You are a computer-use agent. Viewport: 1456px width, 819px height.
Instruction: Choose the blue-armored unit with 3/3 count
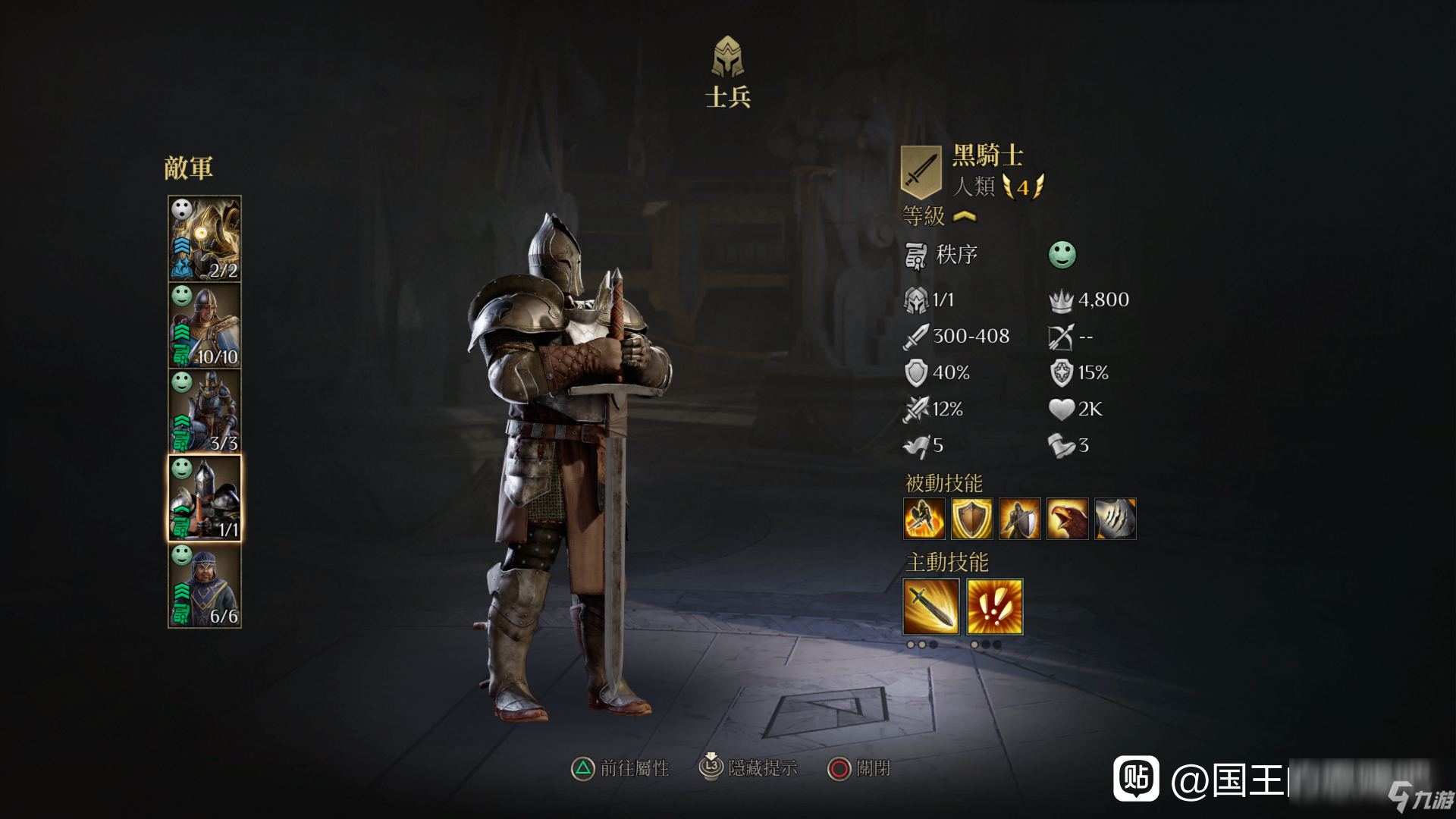click(x=204, y=412)
